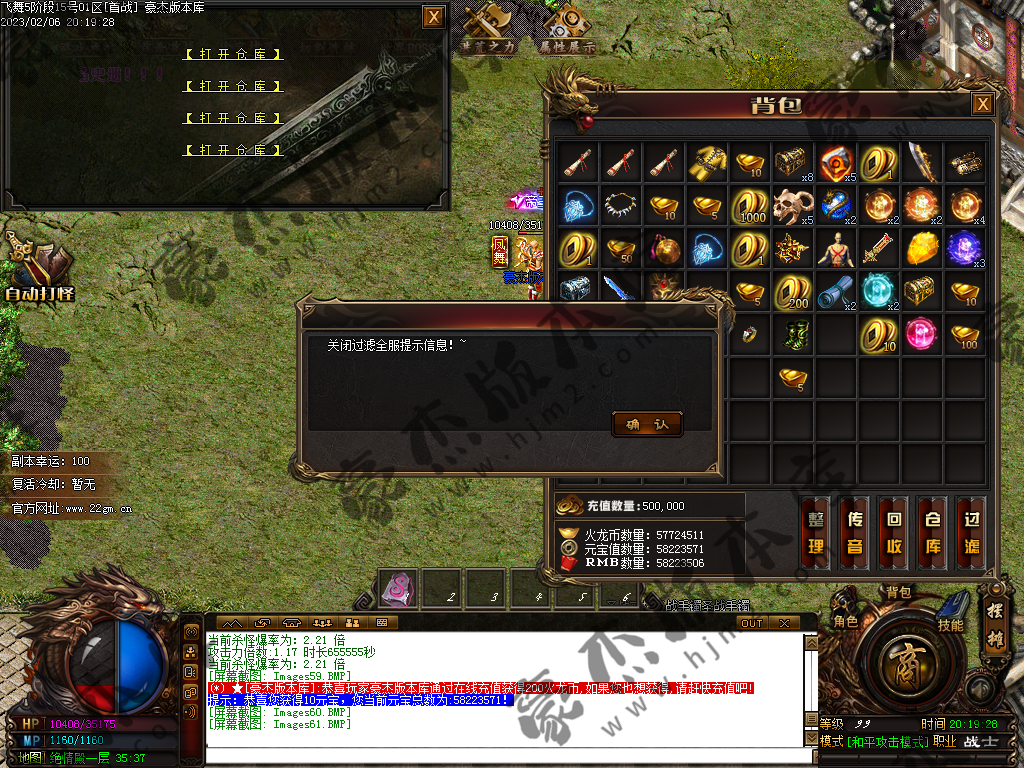Open 传音 from the bag panel
1024x768 pixels.
pos(855,533)
